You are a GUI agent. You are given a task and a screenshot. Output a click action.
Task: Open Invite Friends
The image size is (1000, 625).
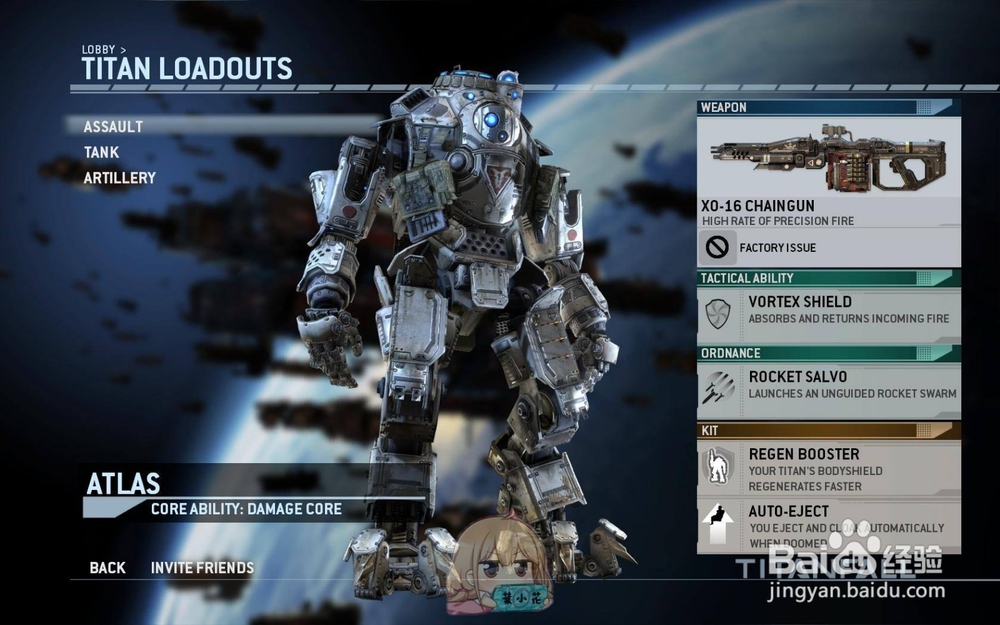(x=202, y=568)
